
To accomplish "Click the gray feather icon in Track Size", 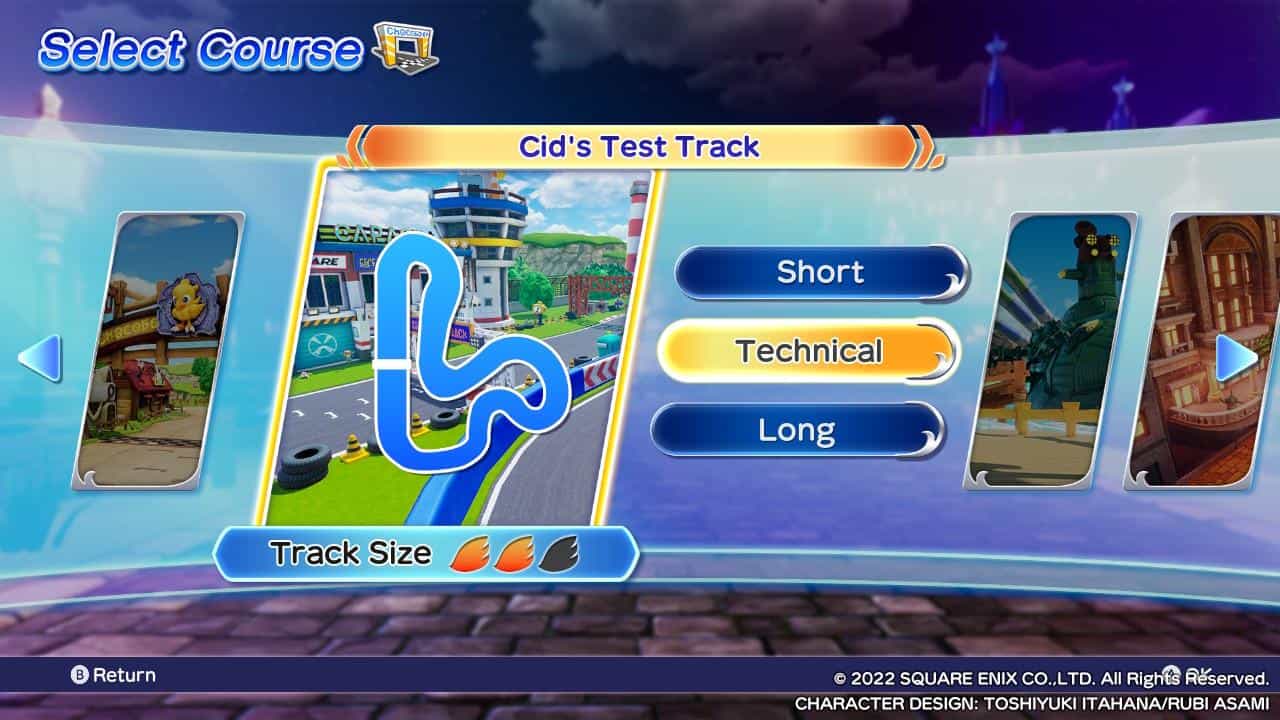I will point(556,553).
